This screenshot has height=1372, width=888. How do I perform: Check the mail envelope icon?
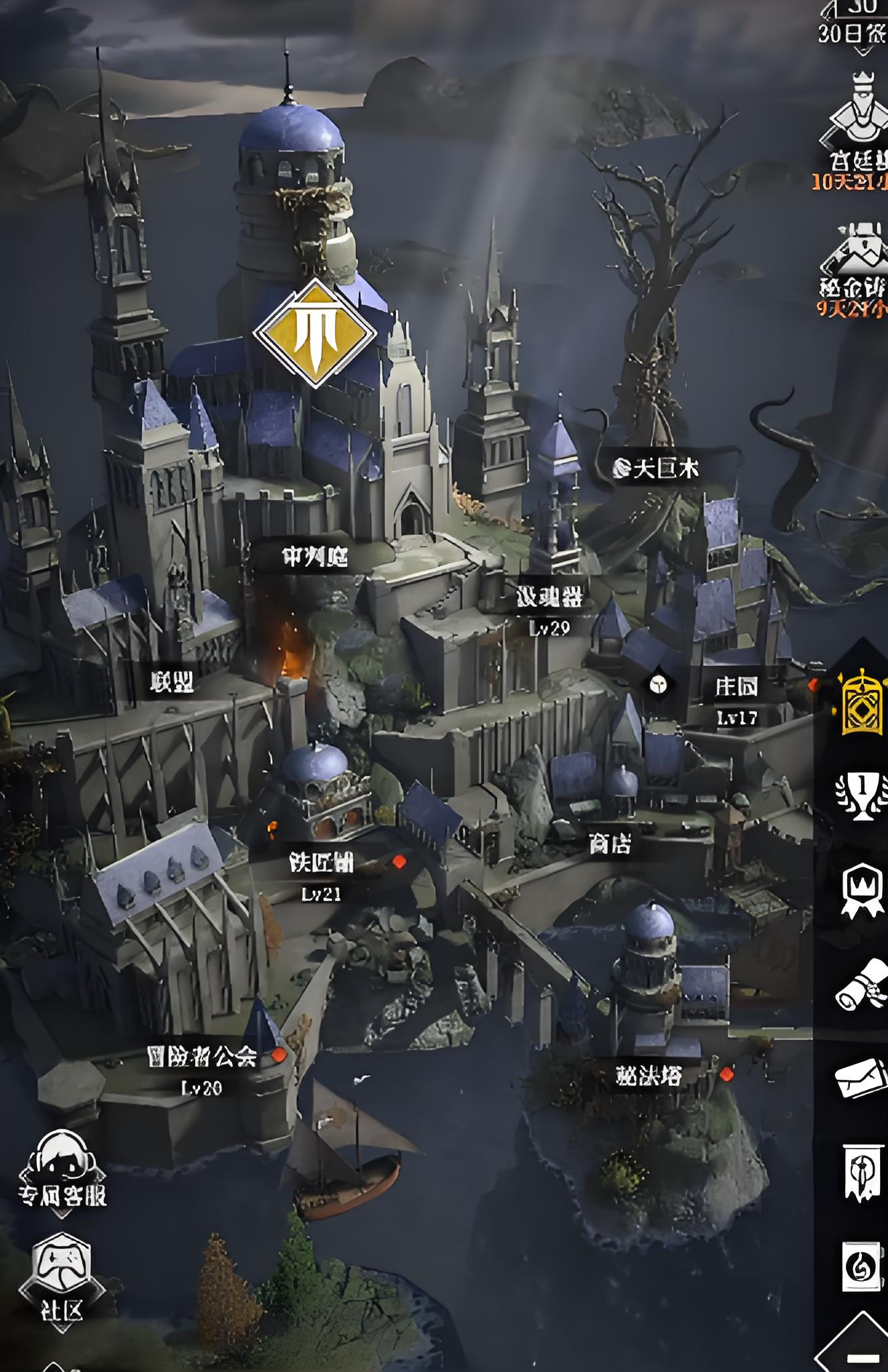861,1078
